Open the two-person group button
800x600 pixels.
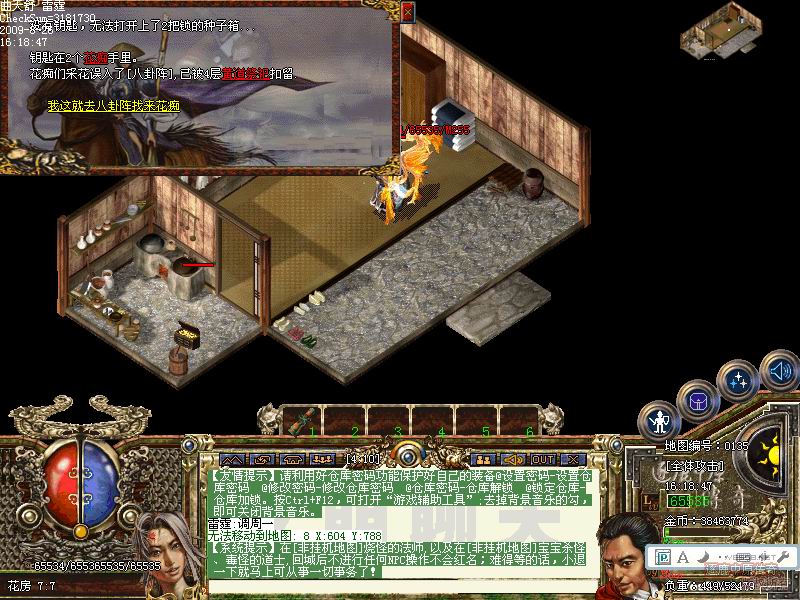[x=482, y=459]
